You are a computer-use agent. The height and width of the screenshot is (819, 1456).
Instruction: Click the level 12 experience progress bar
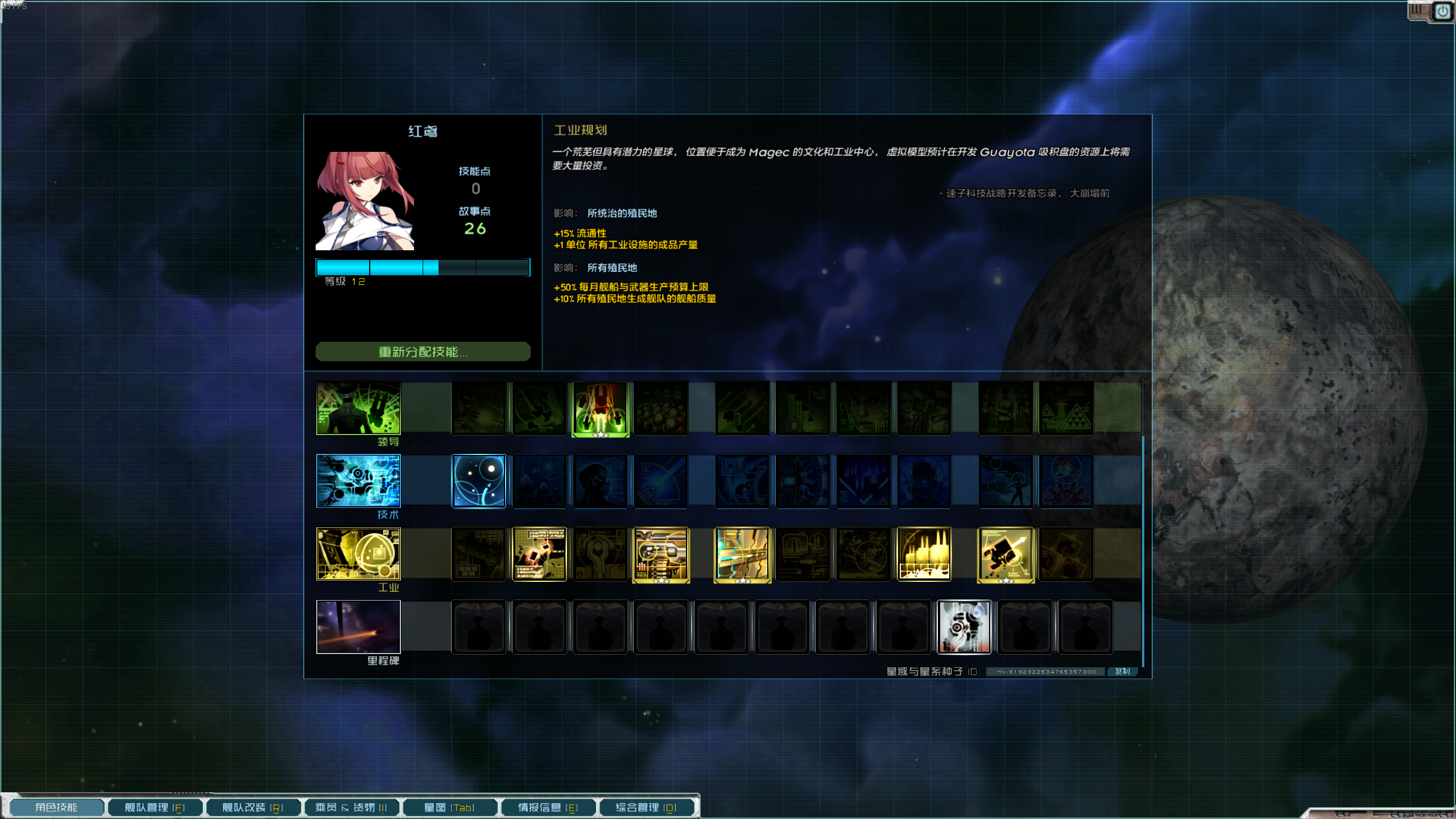point(423,267)
